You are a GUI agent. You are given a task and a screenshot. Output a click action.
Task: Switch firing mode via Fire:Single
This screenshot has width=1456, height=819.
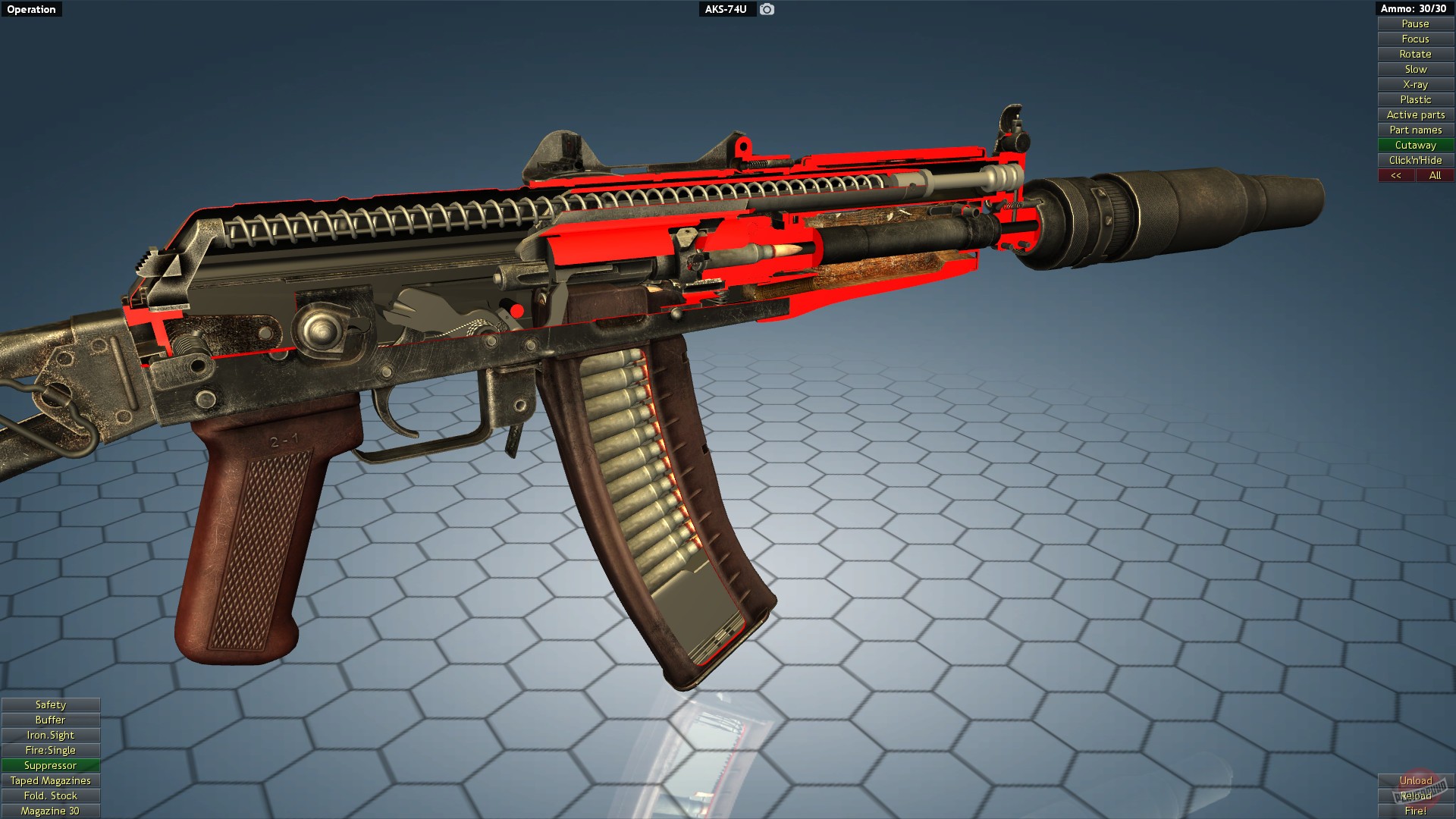click(50, 750)
